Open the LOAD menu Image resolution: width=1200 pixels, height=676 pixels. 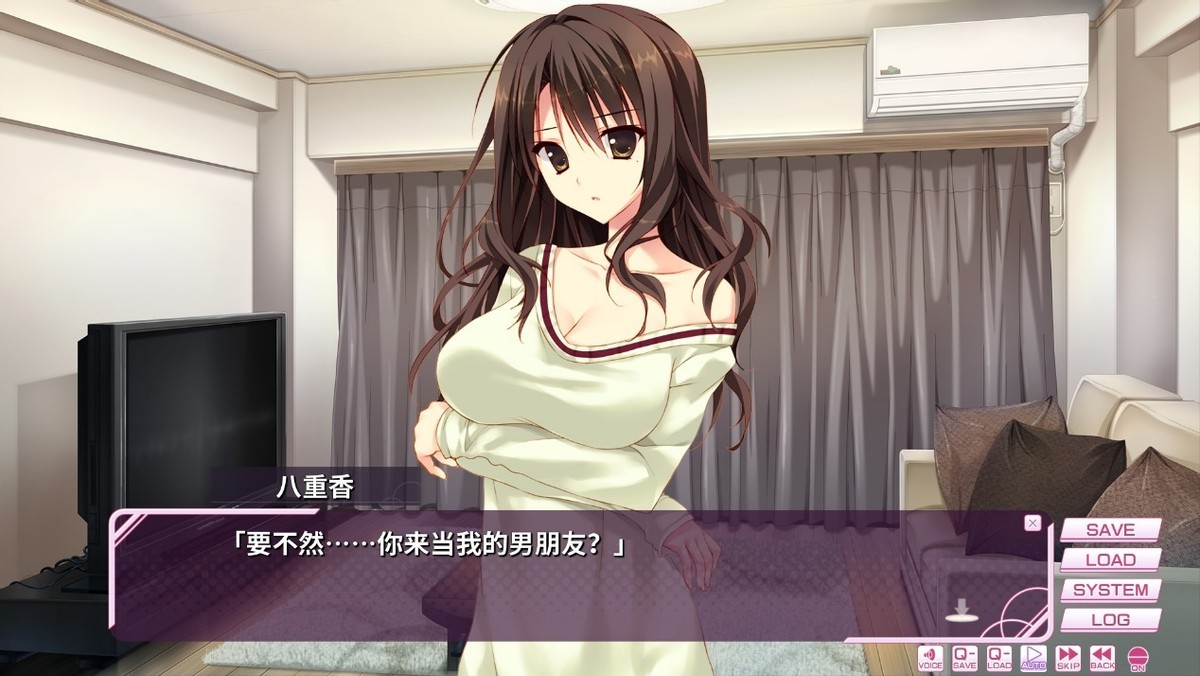(1110, 559)
